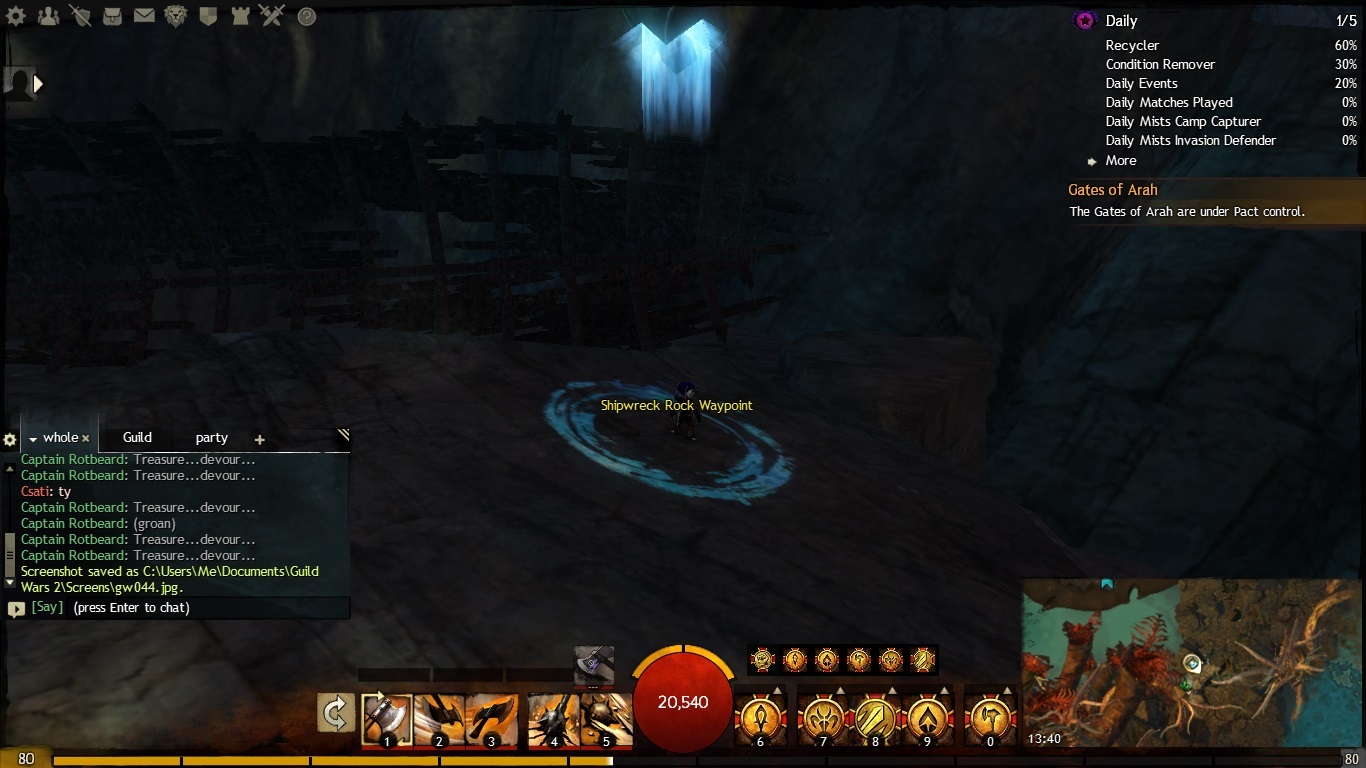The image size is (1366, 768).
Task: Open the inventory bag icon
Action: pyautogui.click(x=112, y=16)
